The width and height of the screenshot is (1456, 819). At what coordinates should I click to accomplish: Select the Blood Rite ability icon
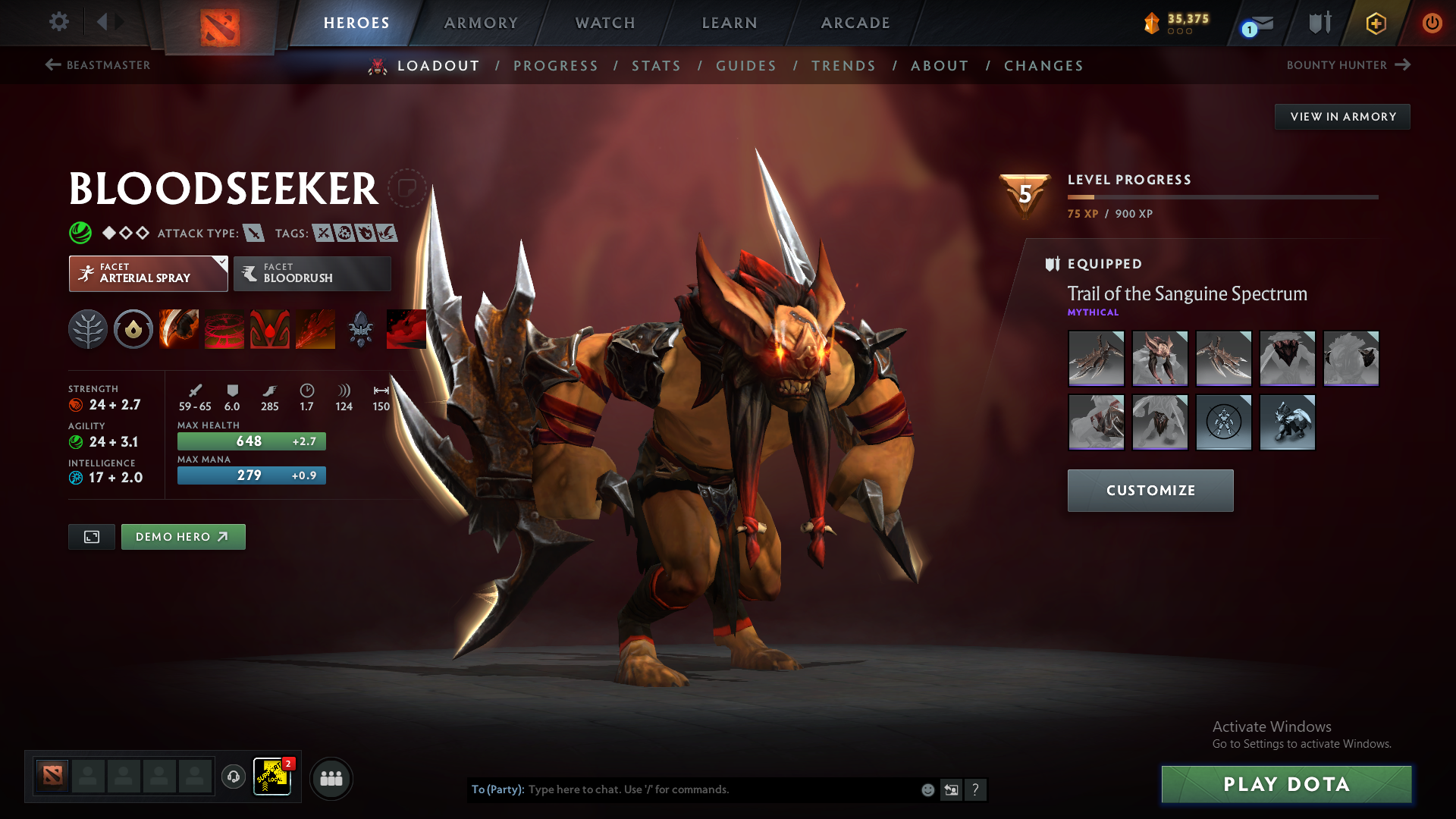click(224, 328)
